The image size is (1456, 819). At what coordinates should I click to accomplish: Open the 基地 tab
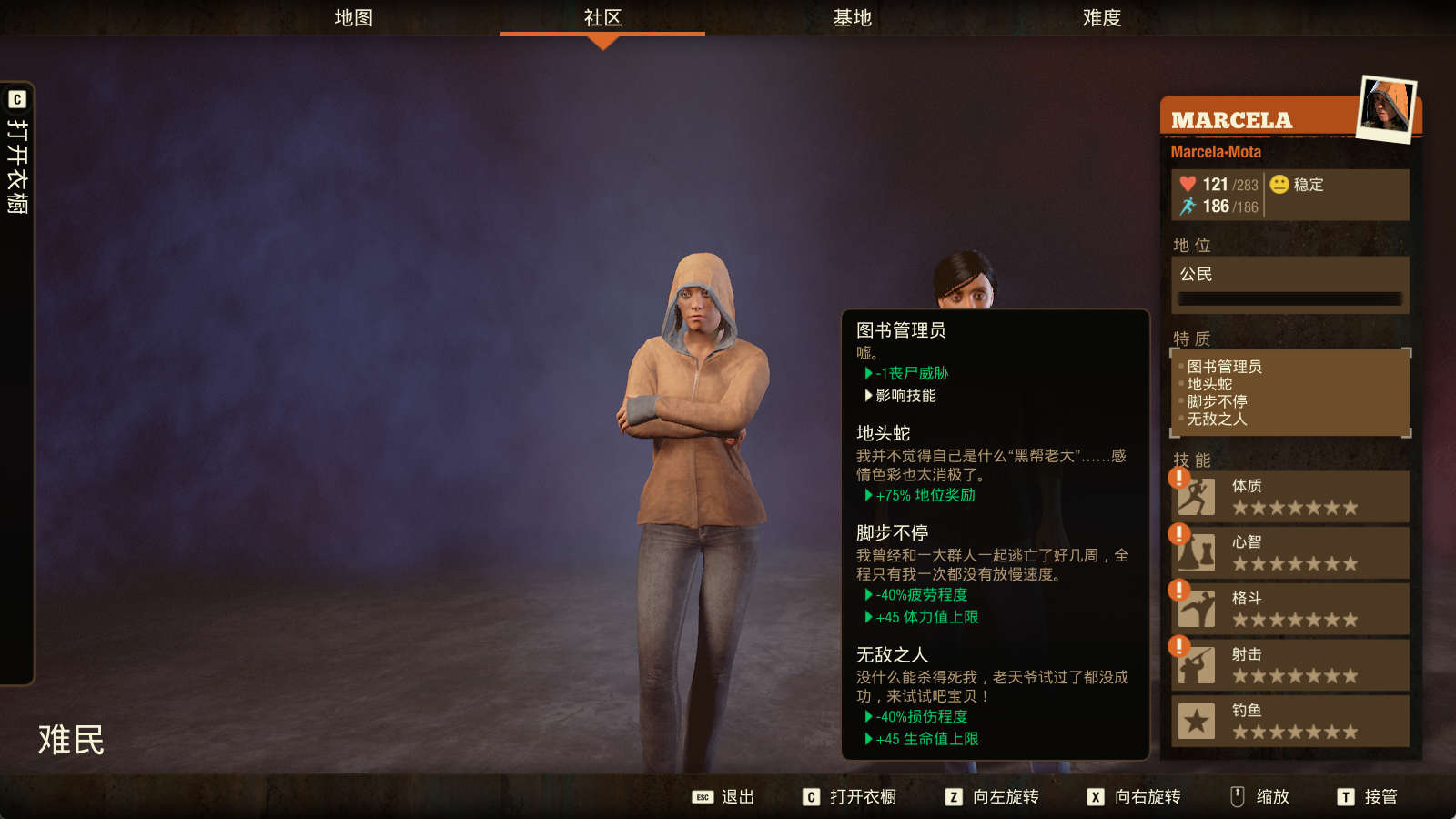coord(852,18)
